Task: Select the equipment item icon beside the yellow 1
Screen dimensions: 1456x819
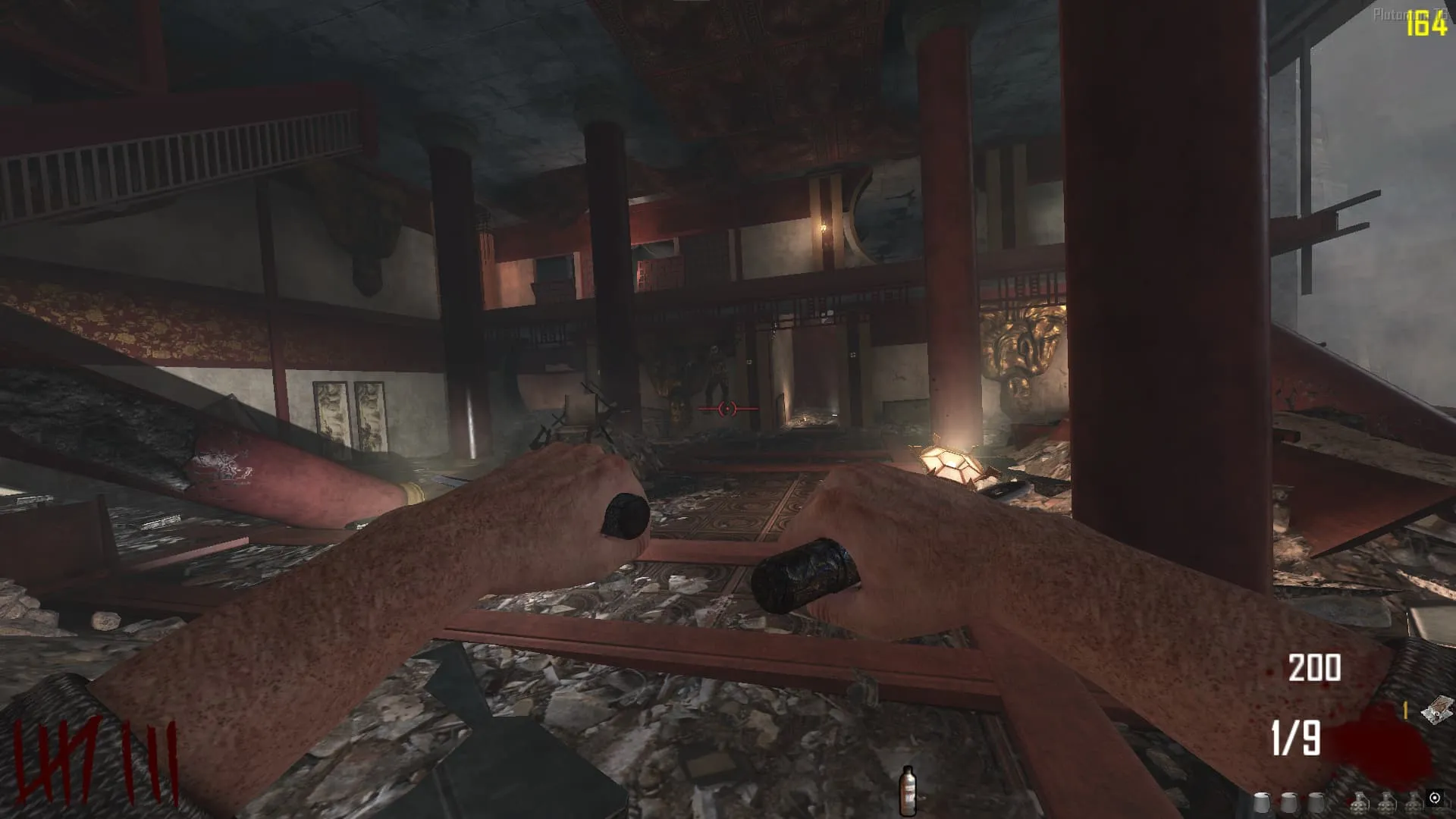Action: point(1436,711)
